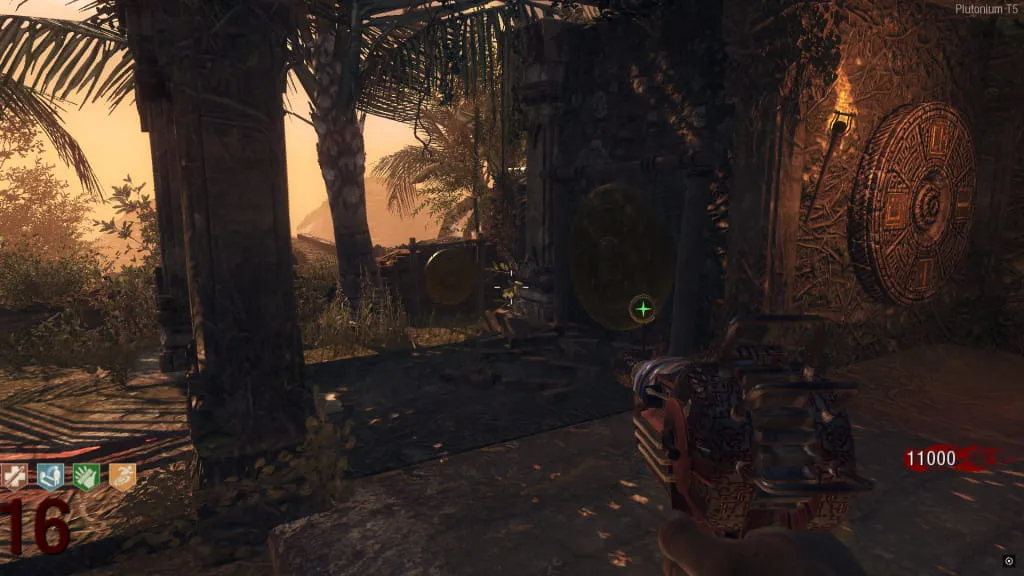Select the blue Quick Revive perk icon
This screenshot has width=1024, height=576.
(x=50, y=477)
